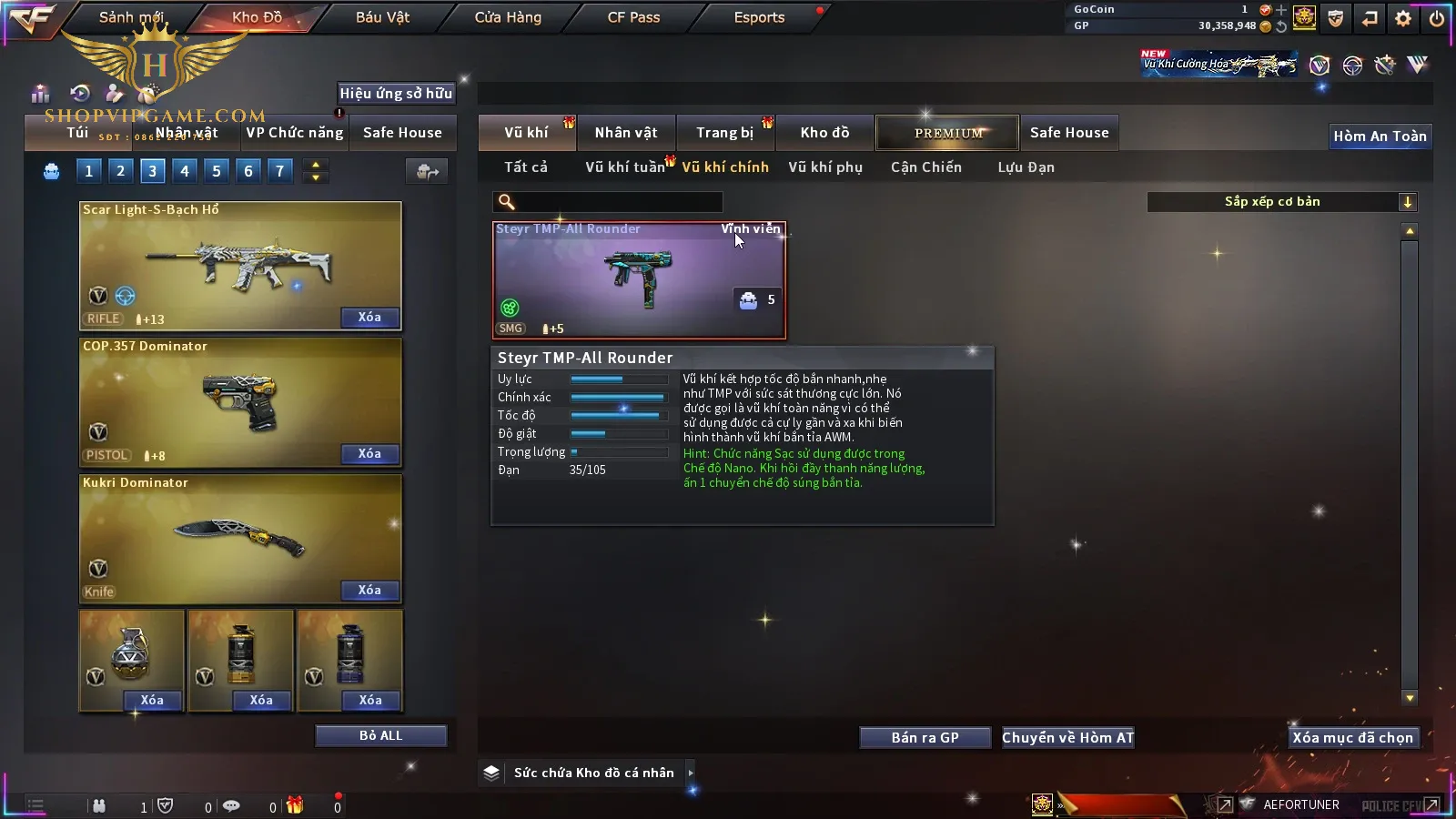Open the Cửa Hàng shop menu

[508, 17]
